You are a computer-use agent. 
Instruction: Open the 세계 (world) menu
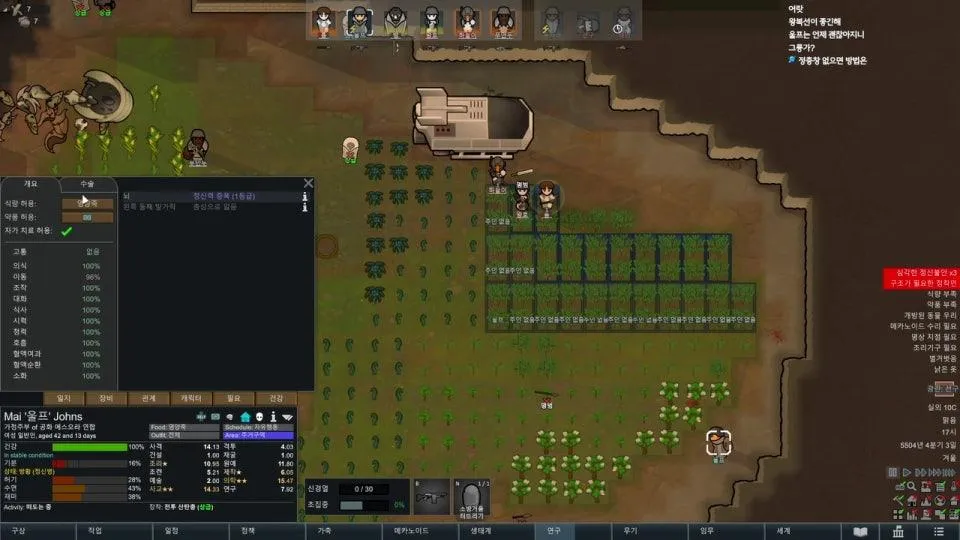coord(783,531)
